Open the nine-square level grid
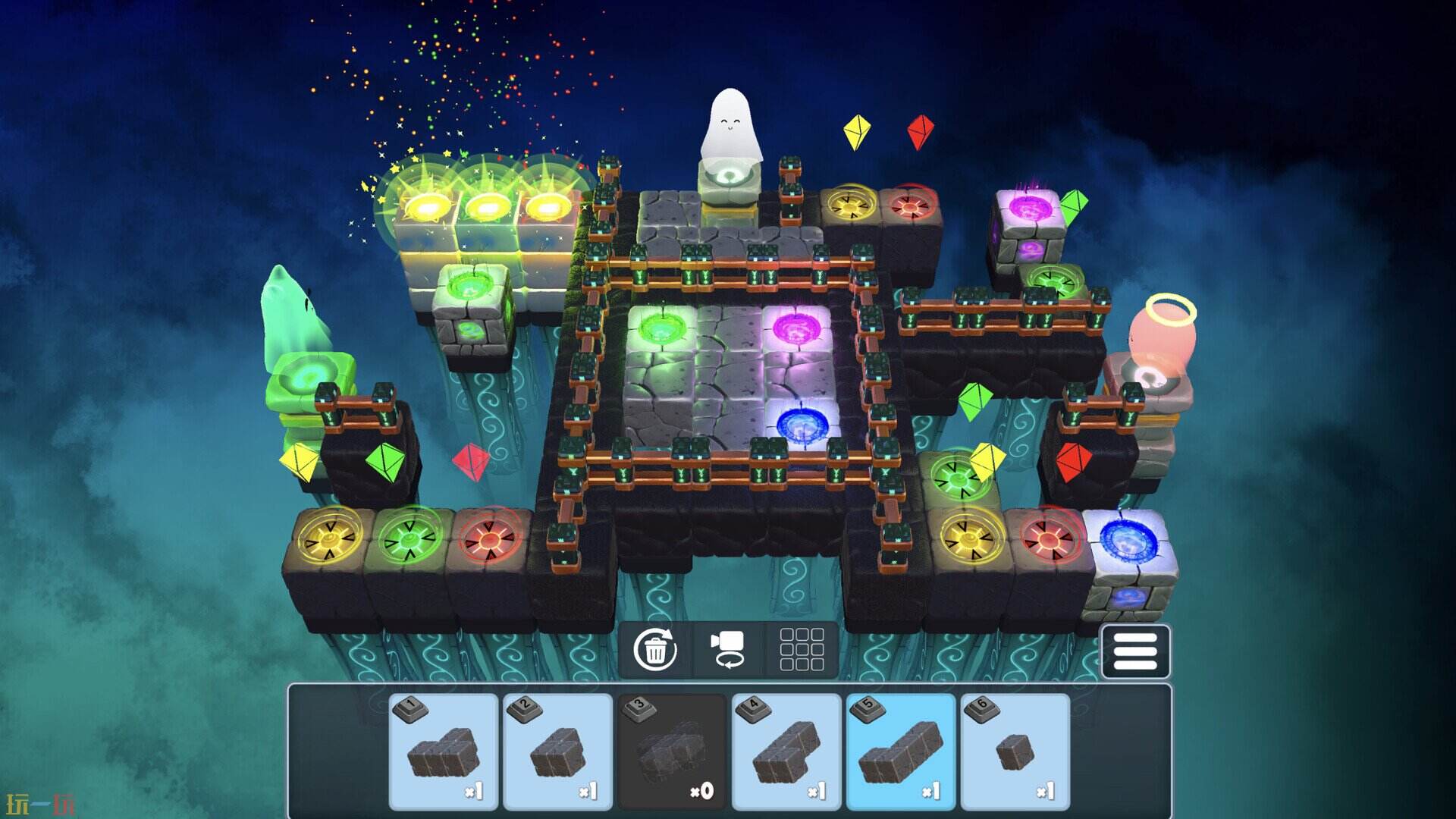Screen dimensions: 1456x819 (802, 650)
